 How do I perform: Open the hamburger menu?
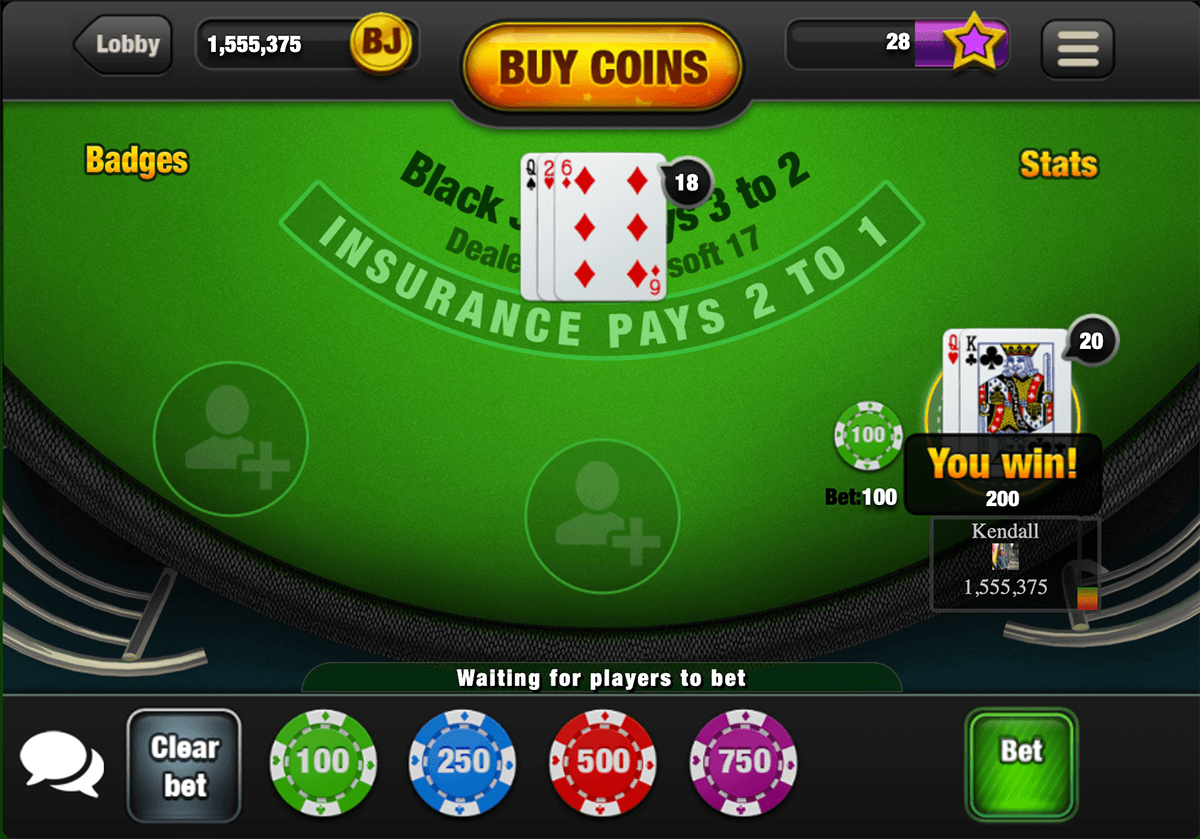[x=1077, y=48]
